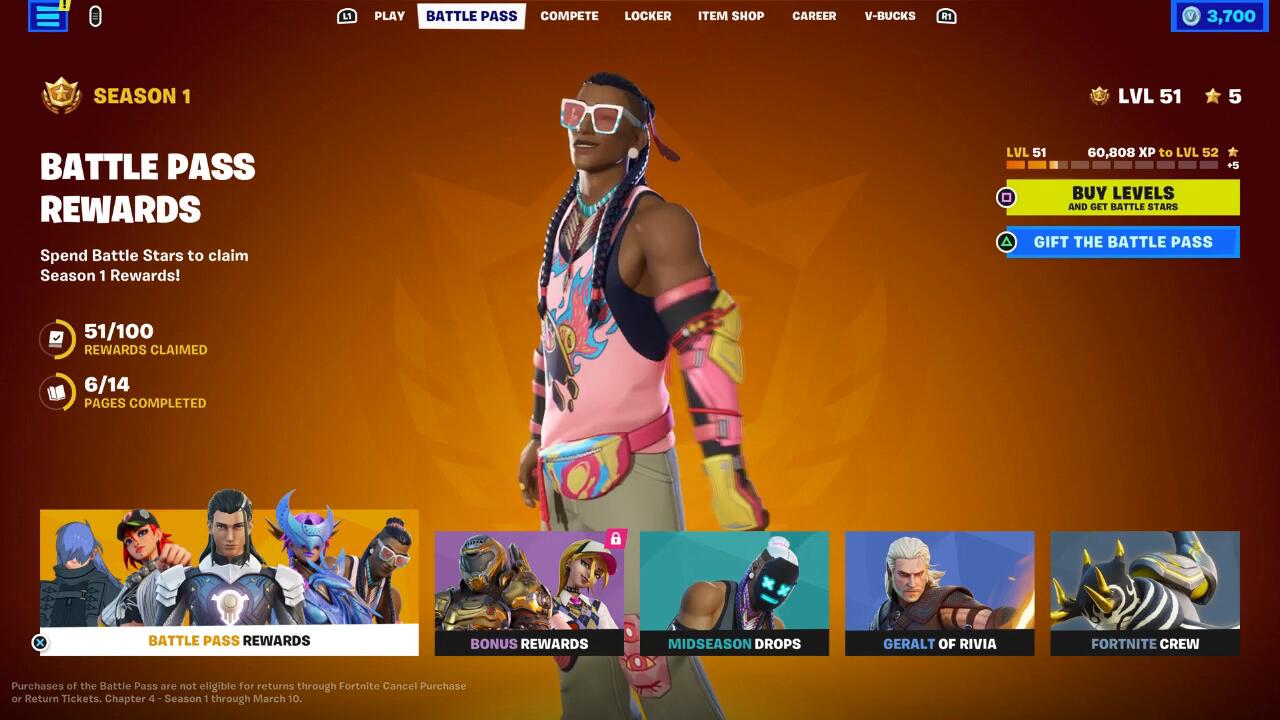Screen dimensions: 1280x720
Task: Switch to the Play tab
Action: [389, 16]
